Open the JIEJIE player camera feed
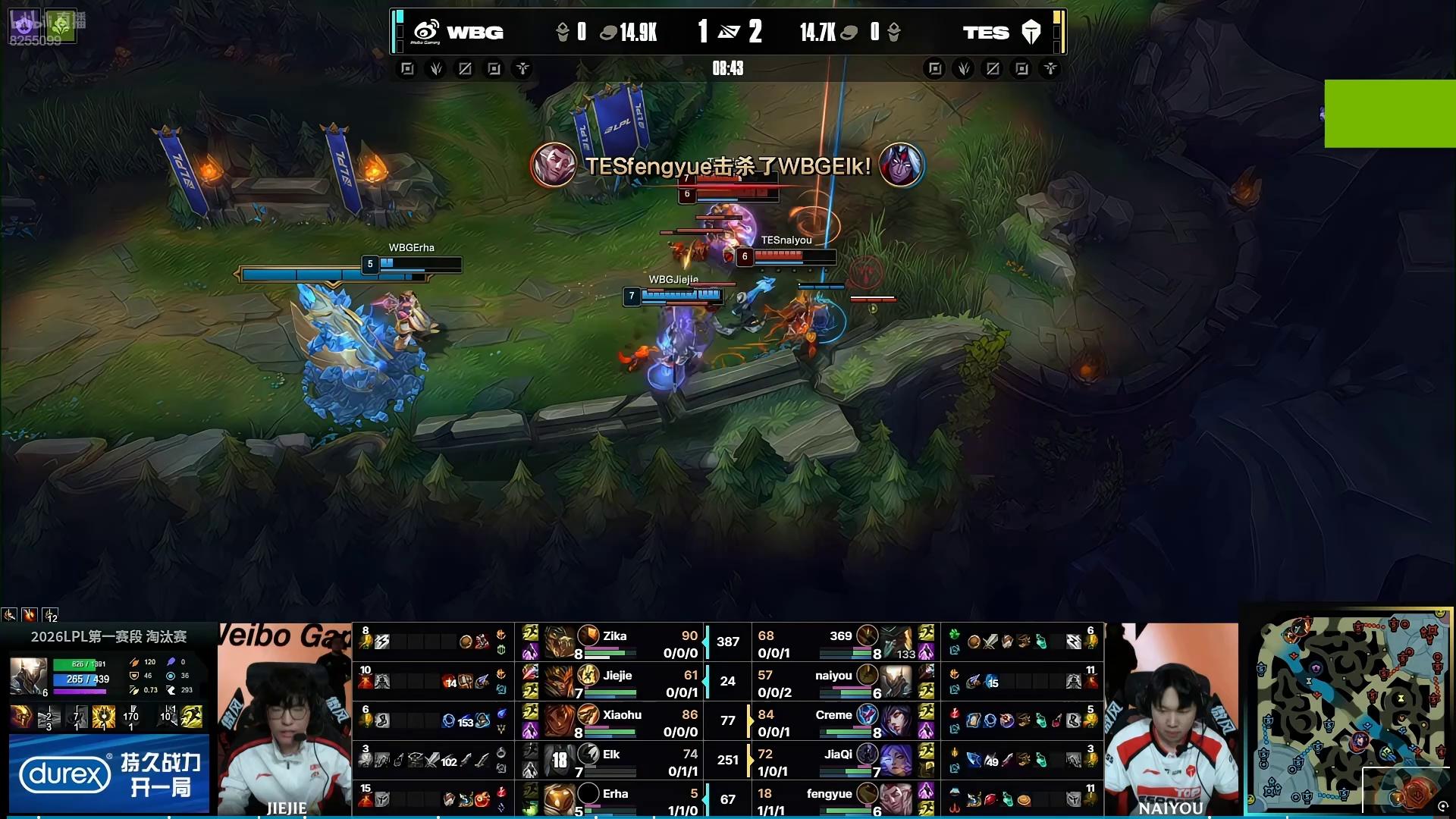Screen dimensions: 1456x819 (x=284, y=719)
